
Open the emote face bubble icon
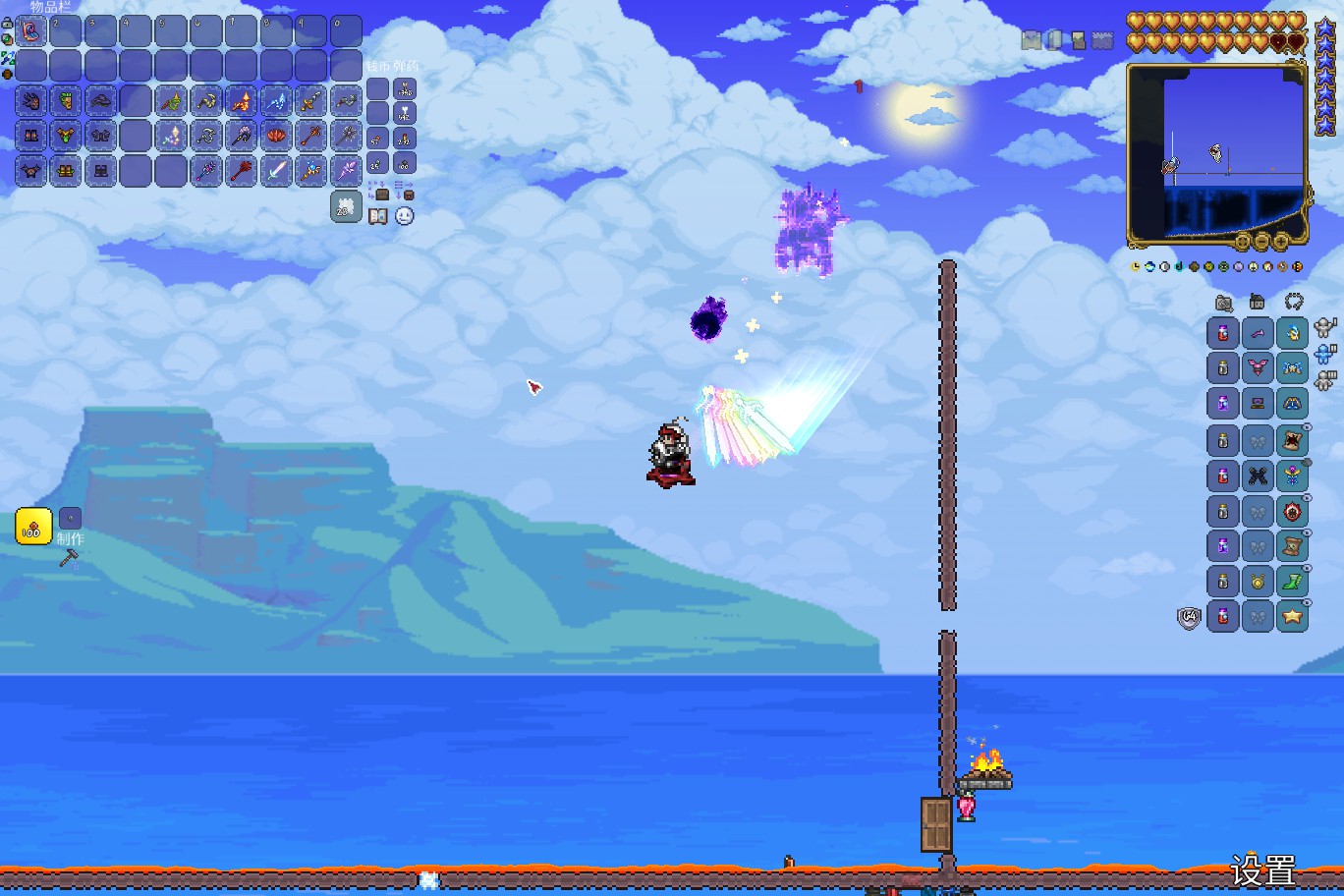[x=405, y=216]
